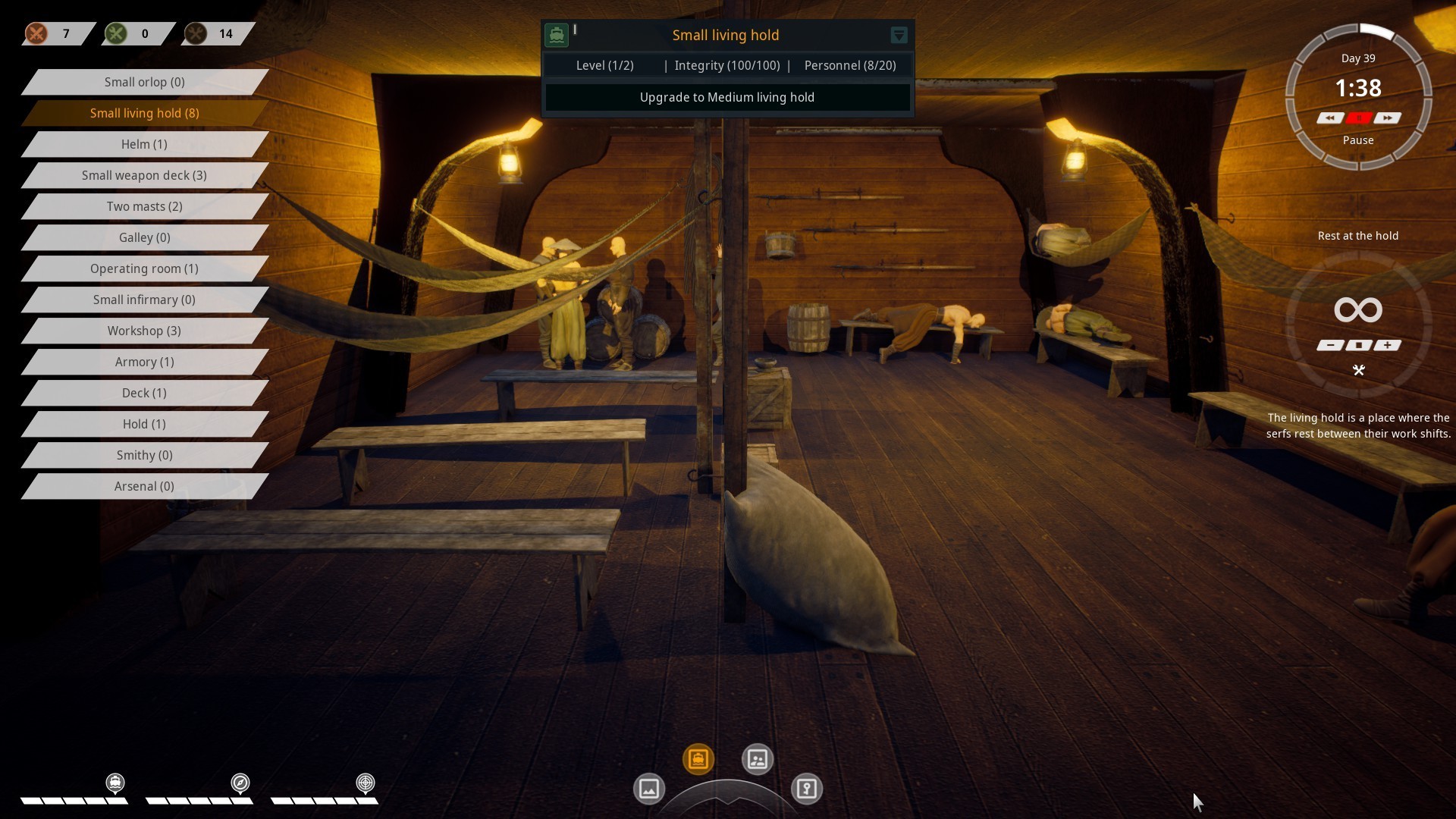Screen dimensions: 1456x819
Task: Click the highlighted orange ship view icon
Action: [x=698, y=759]
